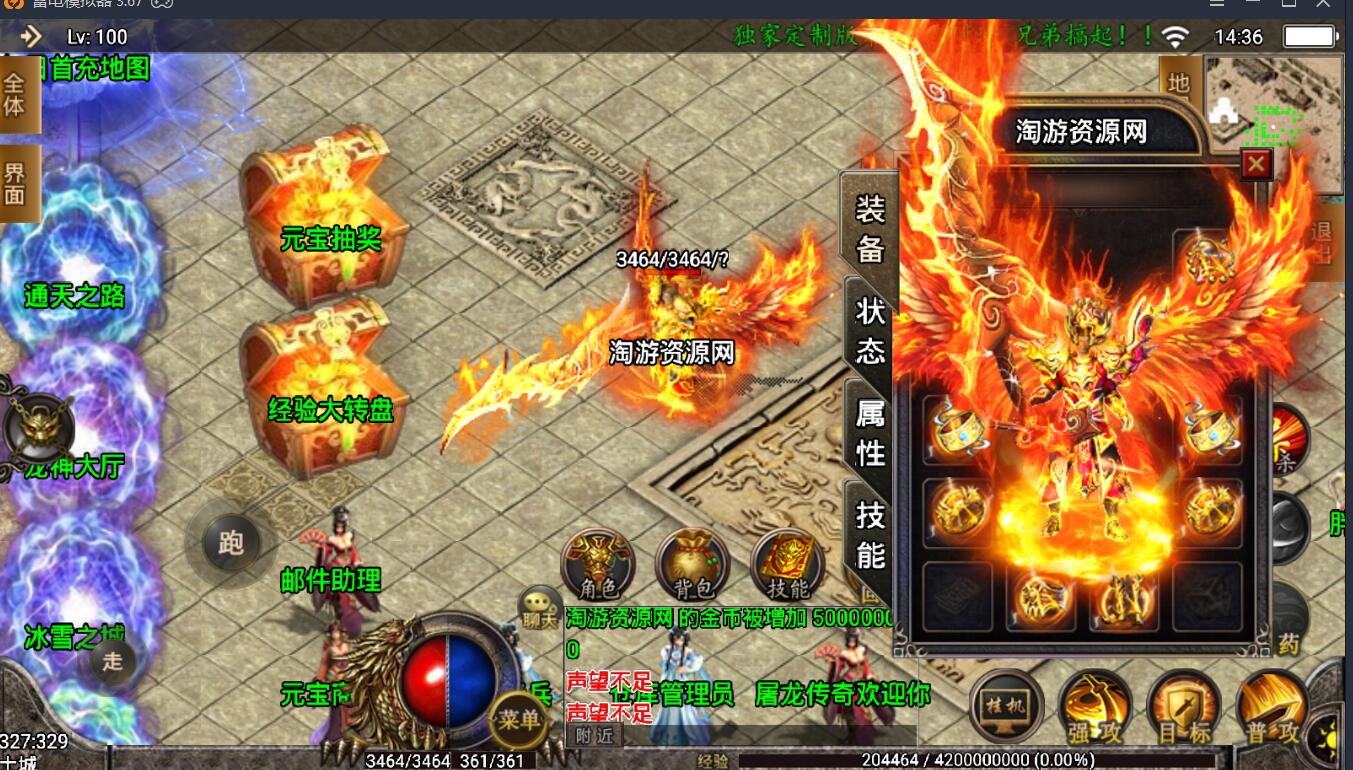The image size is (1353, 770).
Task: Switch to the 装备 equipment tab
Action: pyautogui.click(x=870, y=226)
